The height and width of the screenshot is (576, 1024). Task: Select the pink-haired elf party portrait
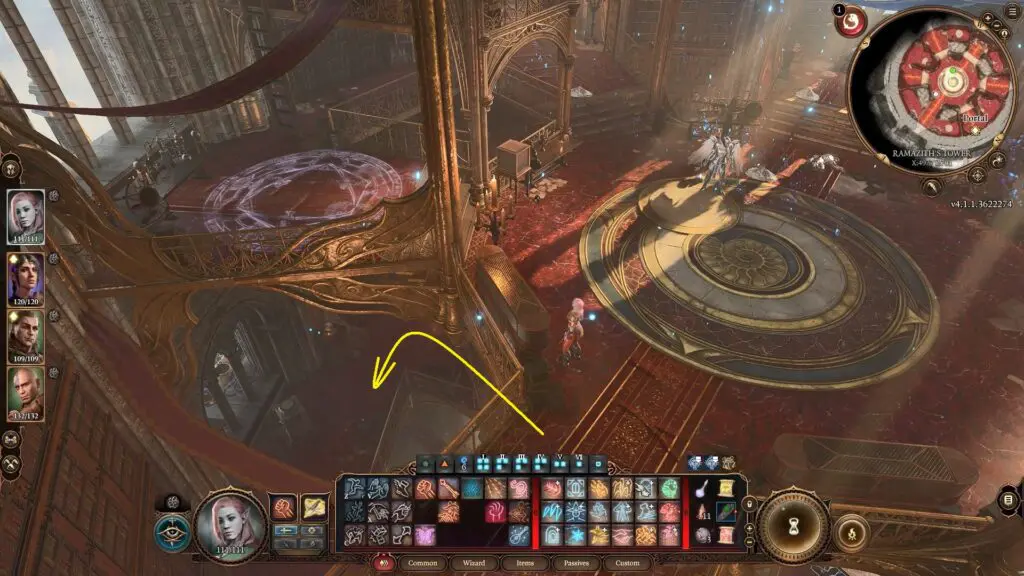tap(26, 214)
